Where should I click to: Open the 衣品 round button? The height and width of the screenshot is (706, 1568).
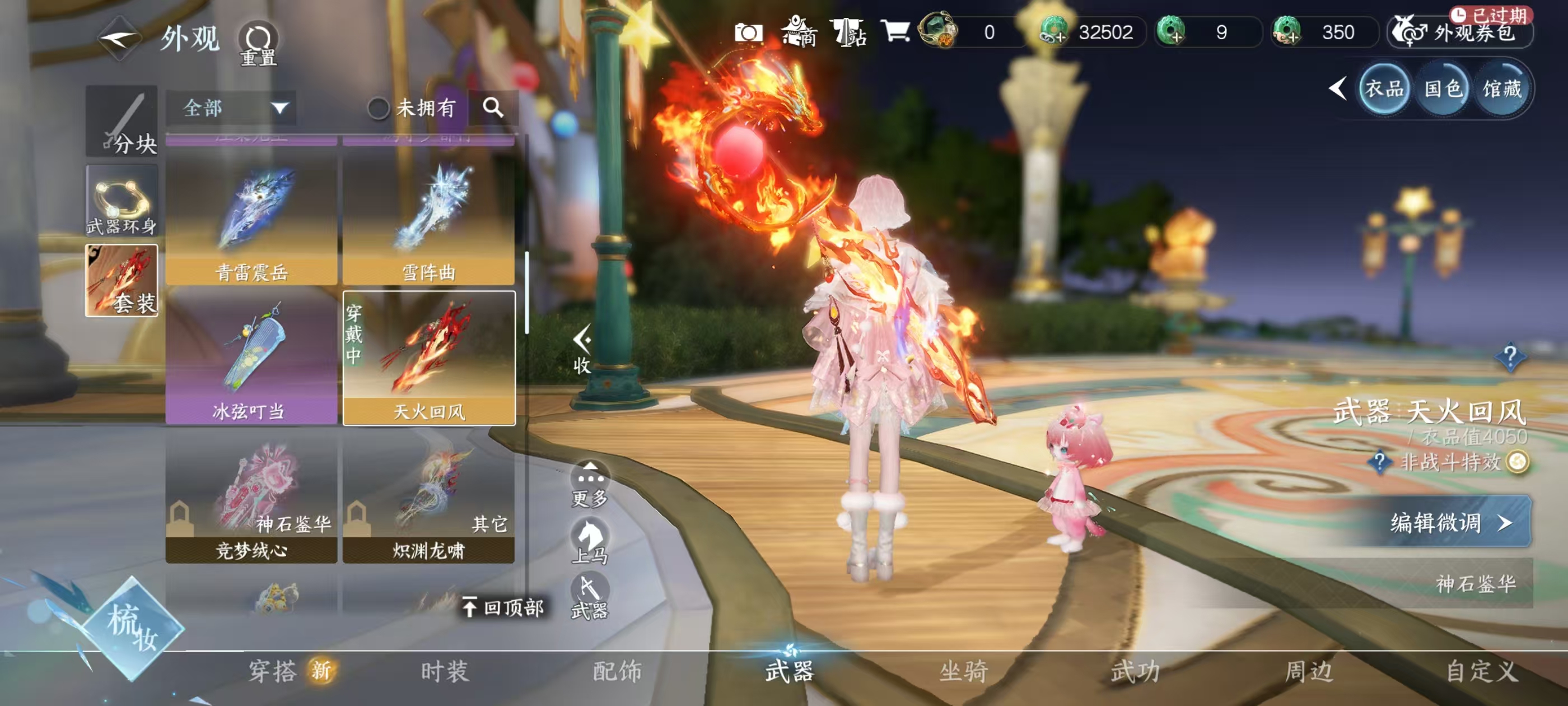pyautogui.click(x=1384, y=90)
